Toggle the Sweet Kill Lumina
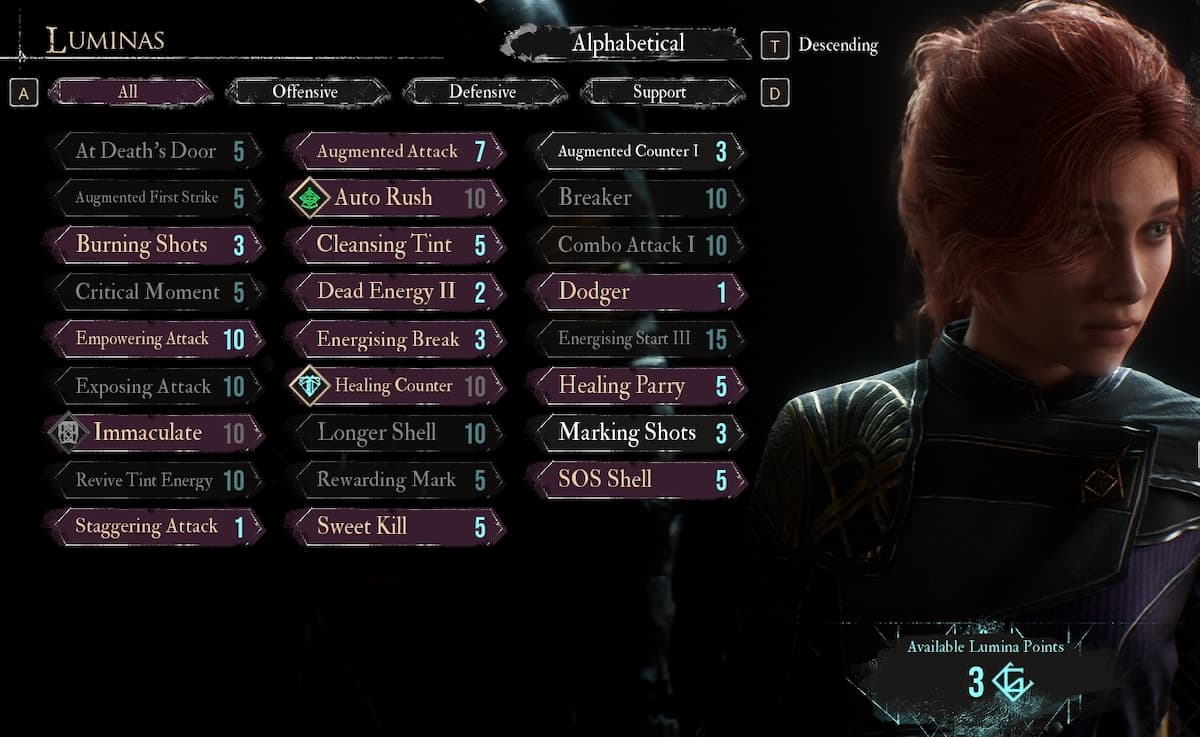The image size is (1200, 737). (x=394, y=527)
